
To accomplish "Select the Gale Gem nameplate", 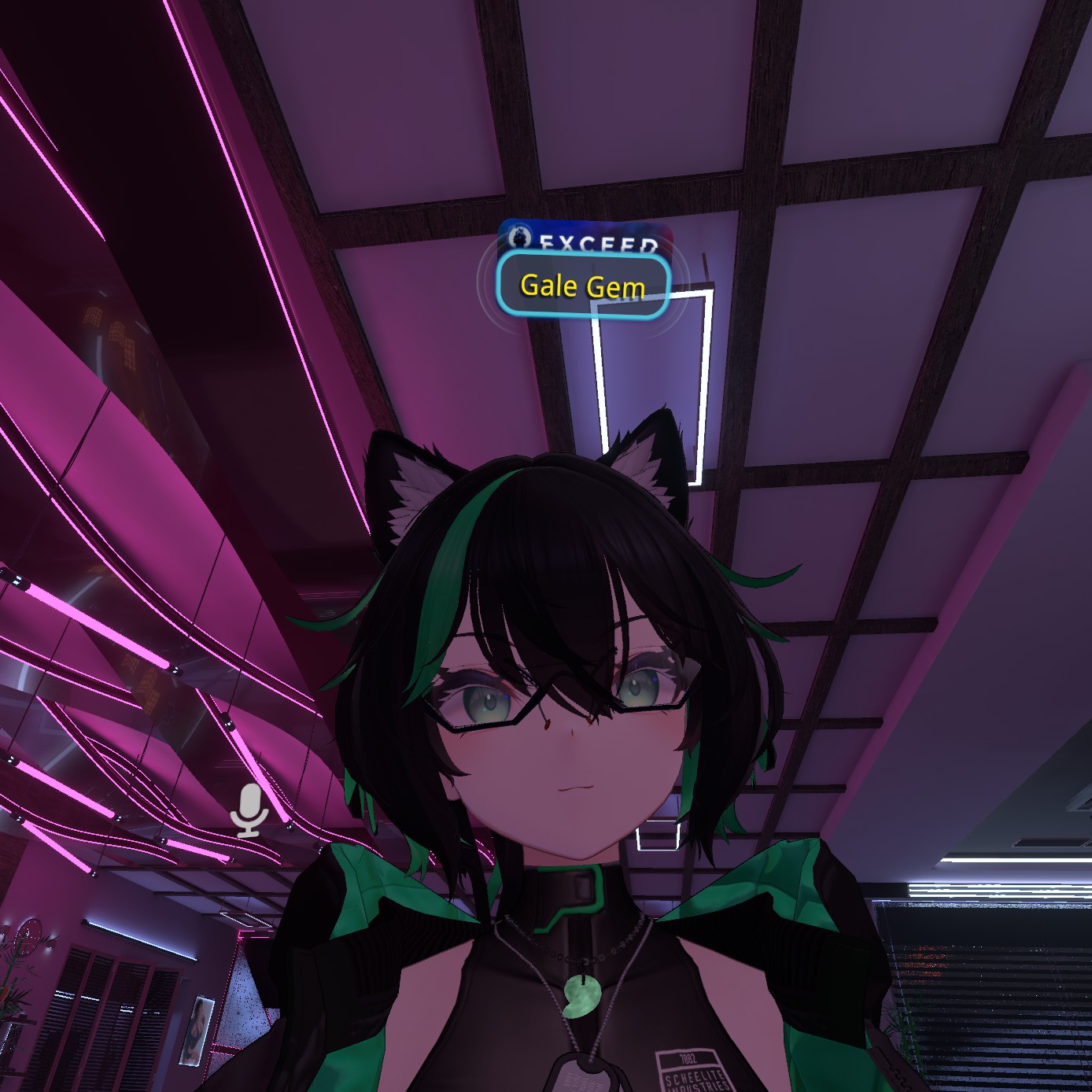I will pos(583,285).
